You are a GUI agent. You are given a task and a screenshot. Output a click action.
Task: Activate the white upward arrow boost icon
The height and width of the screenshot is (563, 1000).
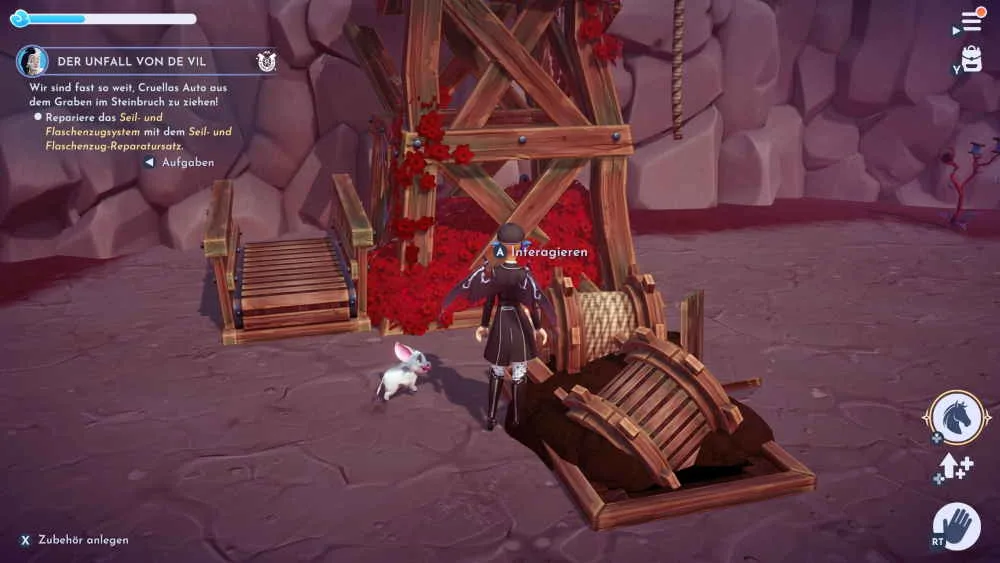point(951,467)
